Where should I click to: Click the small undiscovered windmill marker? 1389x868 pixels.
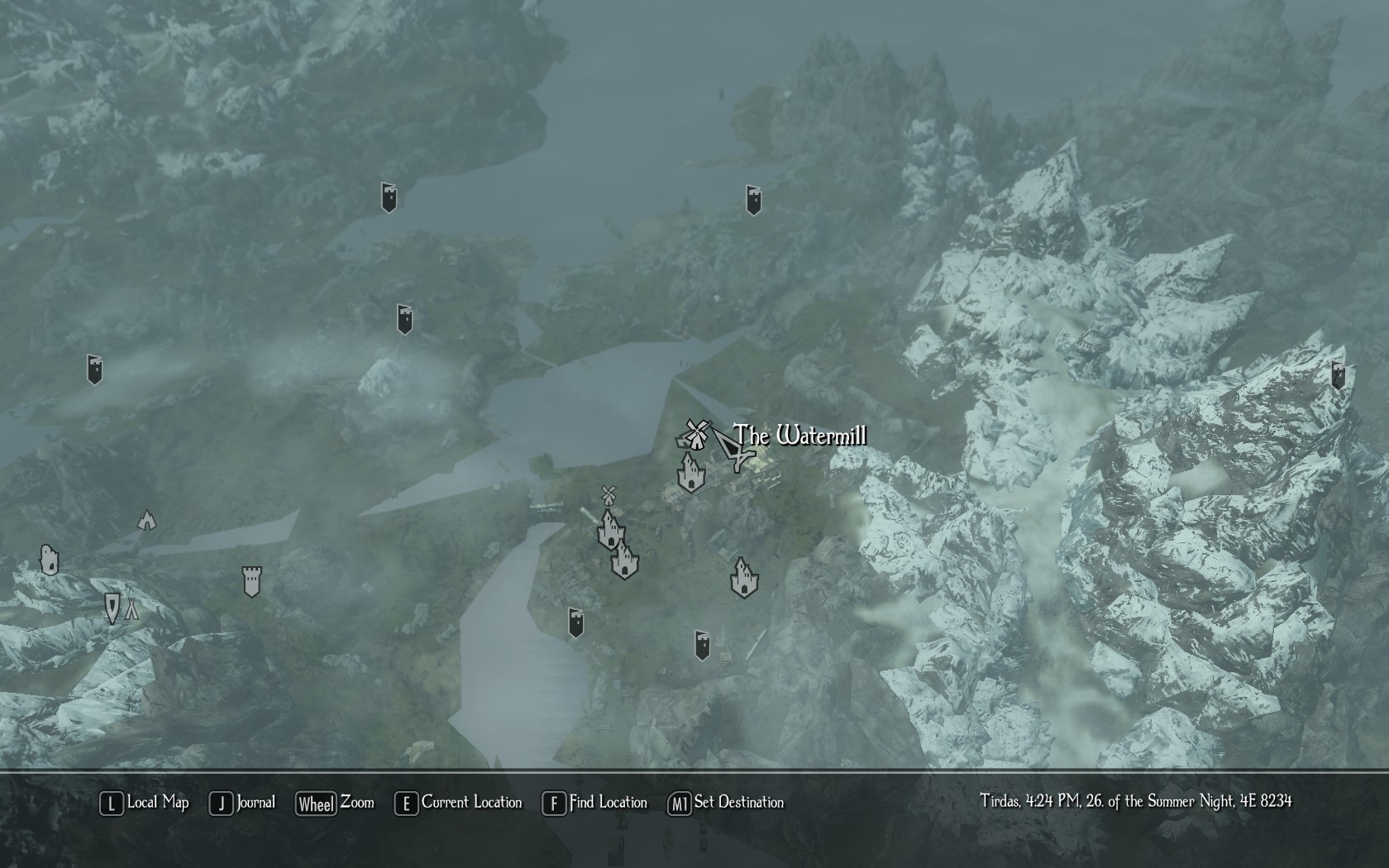click(609, 495)
